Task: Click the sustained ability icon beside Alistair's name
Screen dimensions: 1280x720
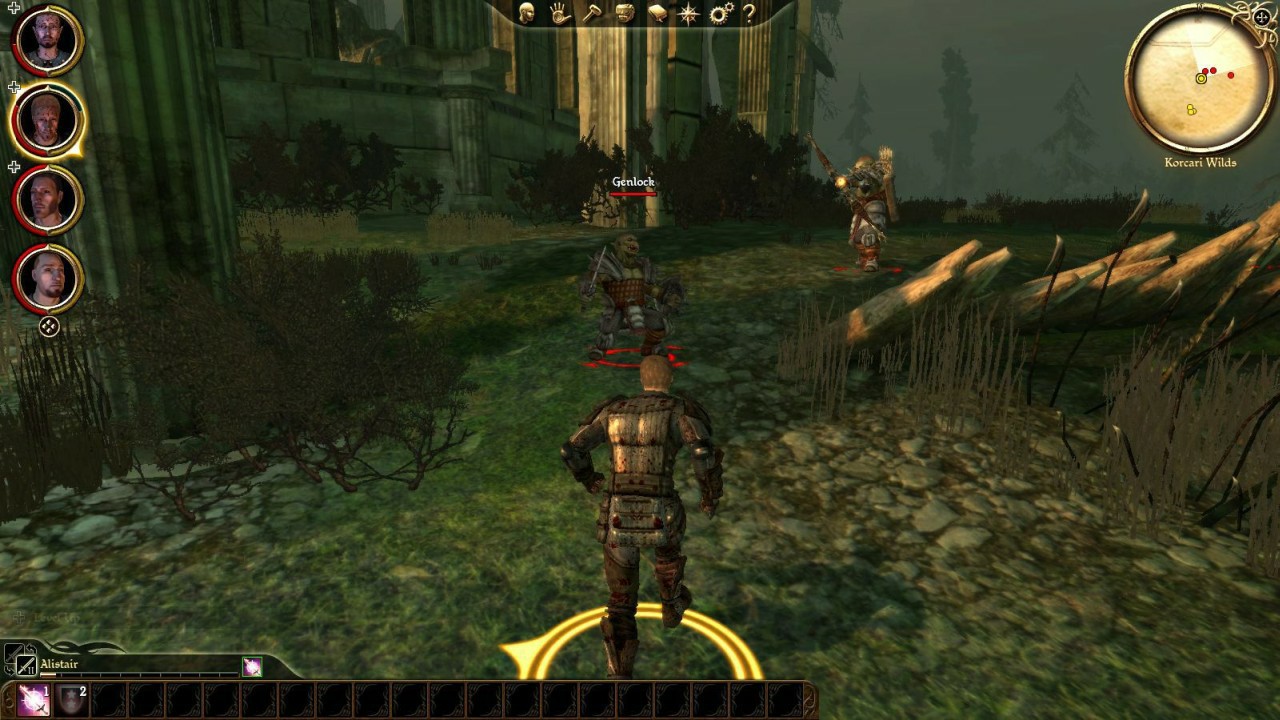Action: pos(253,667)
